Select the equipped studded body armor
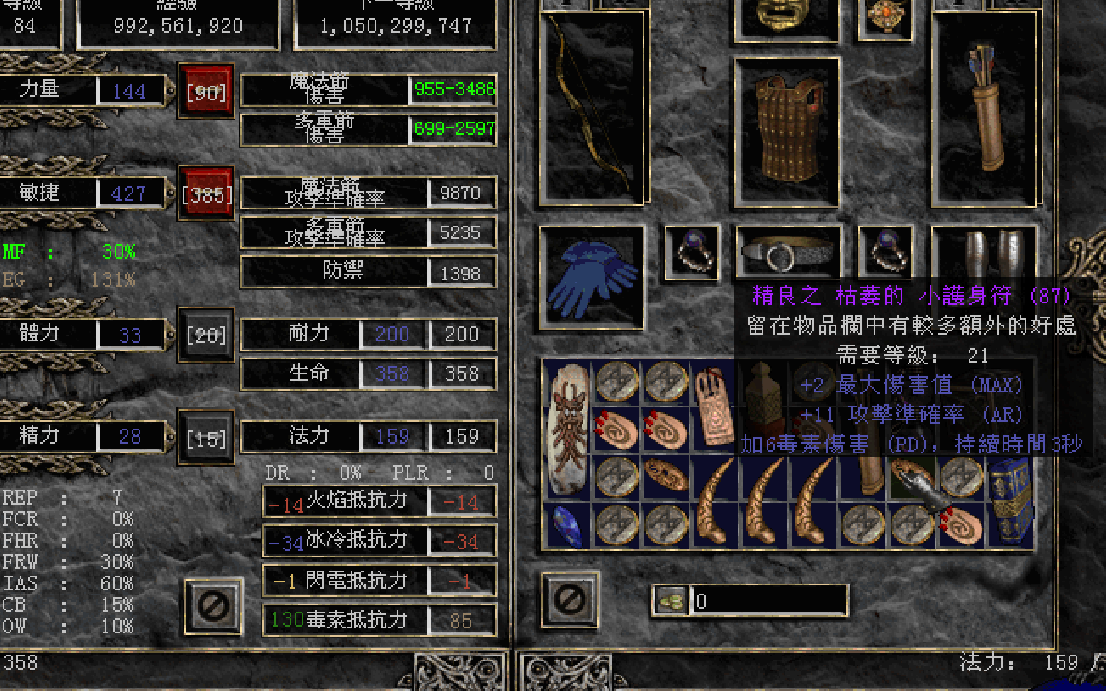 pyautogui.click(x=785, y=130)
